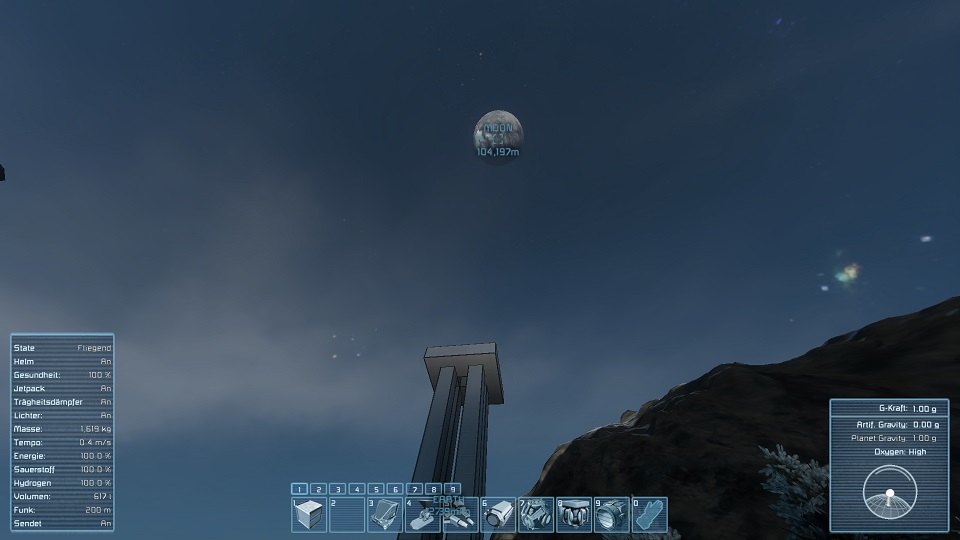Switch to toolbar page 2
Image resolution: width=960 pixels, height=540 pixels.
coord(318,489)
